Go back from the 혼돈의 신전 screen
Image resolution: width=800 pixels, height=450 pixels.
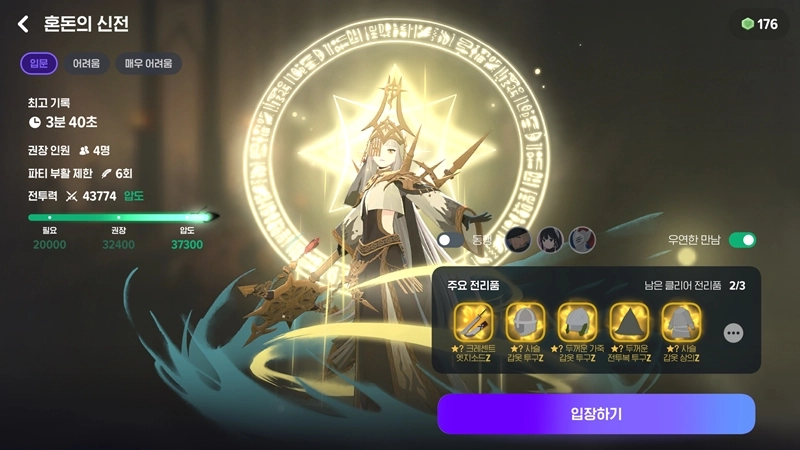(23, 24)
